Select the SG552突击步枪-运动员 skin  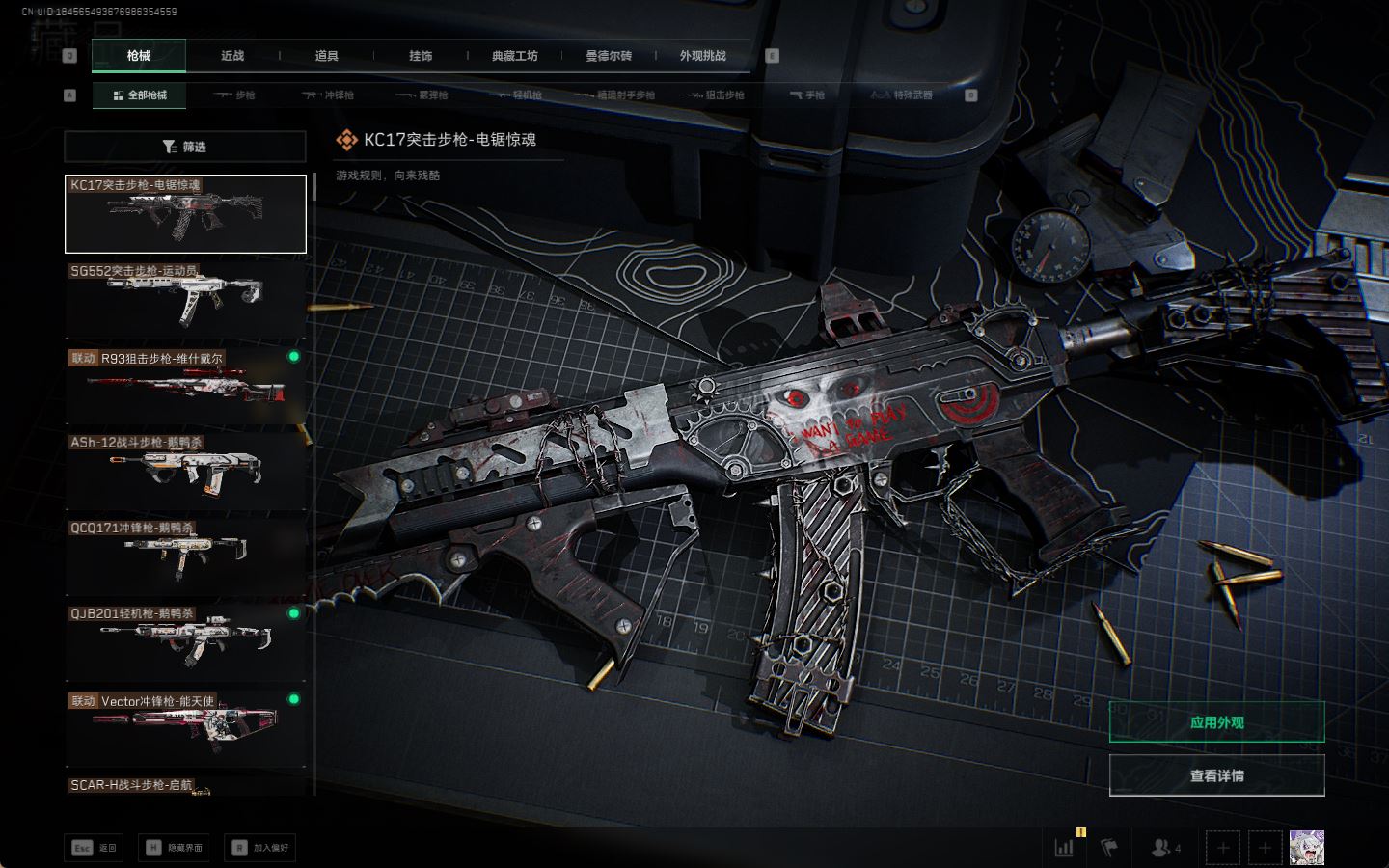[185, 299]
